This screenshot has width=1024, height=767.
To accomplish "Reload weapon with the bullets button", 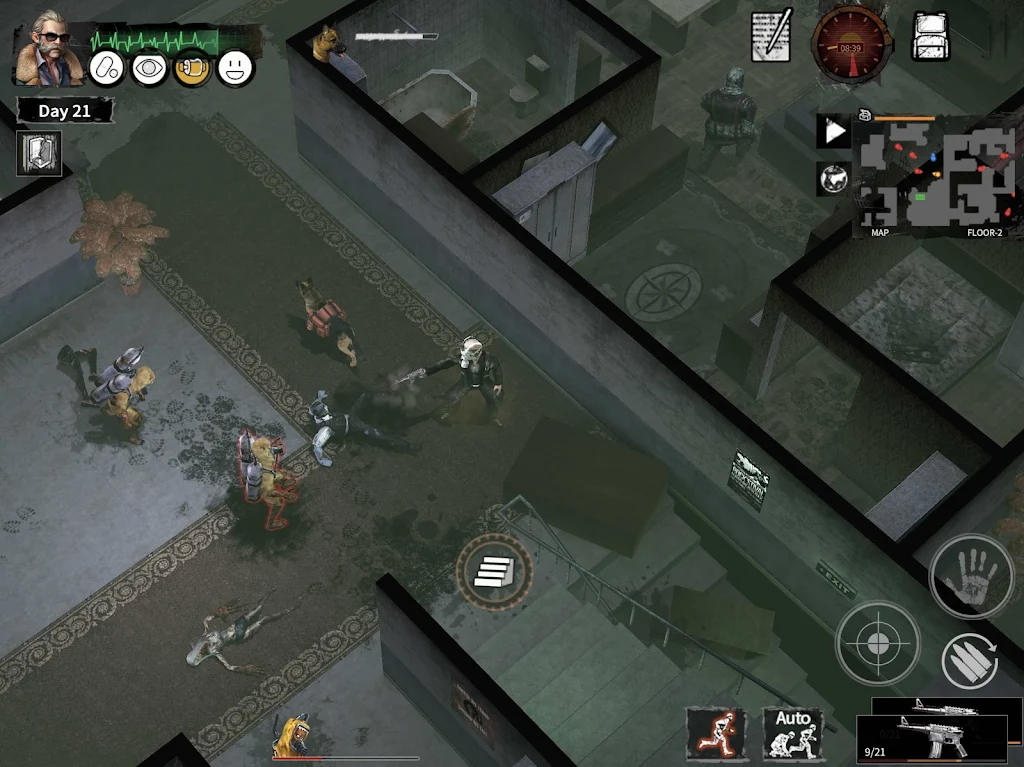I will (x=970, y=661).
